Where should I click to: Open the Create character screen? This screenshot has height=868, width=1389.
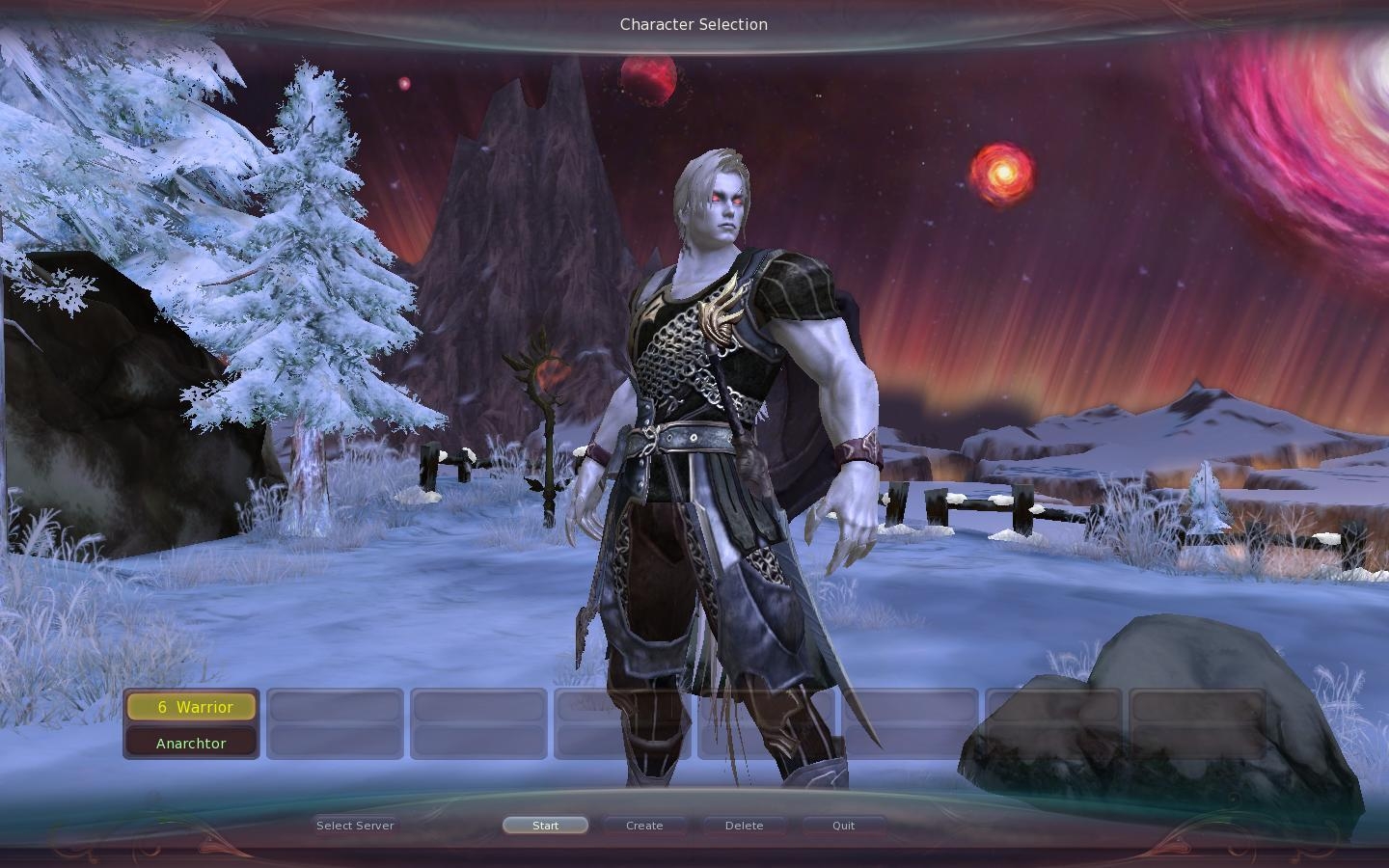[x=644, y=826]
